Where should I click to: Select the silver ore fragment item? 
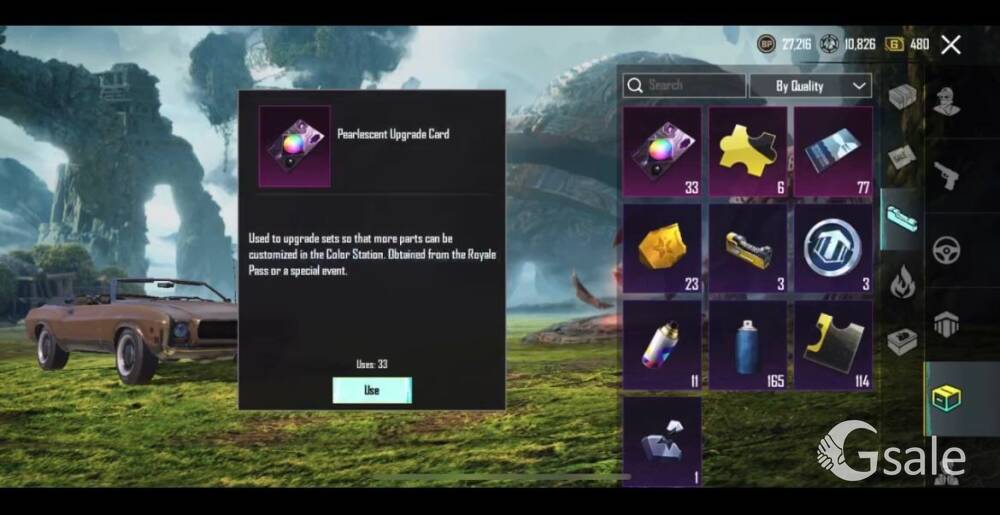pos(662,440)
